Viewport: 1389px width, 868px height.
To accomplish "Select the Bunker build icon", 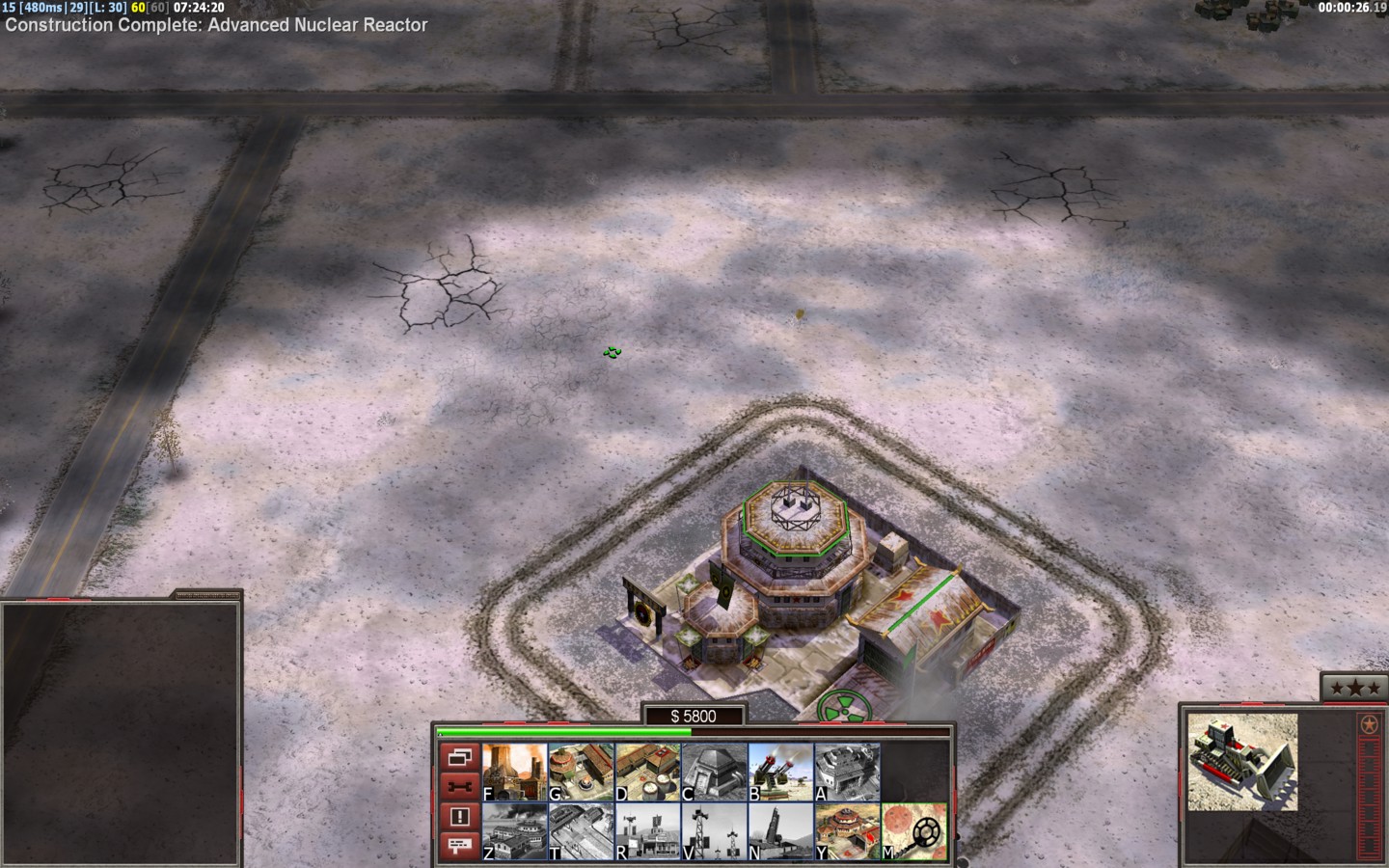I will coord(714,772).
